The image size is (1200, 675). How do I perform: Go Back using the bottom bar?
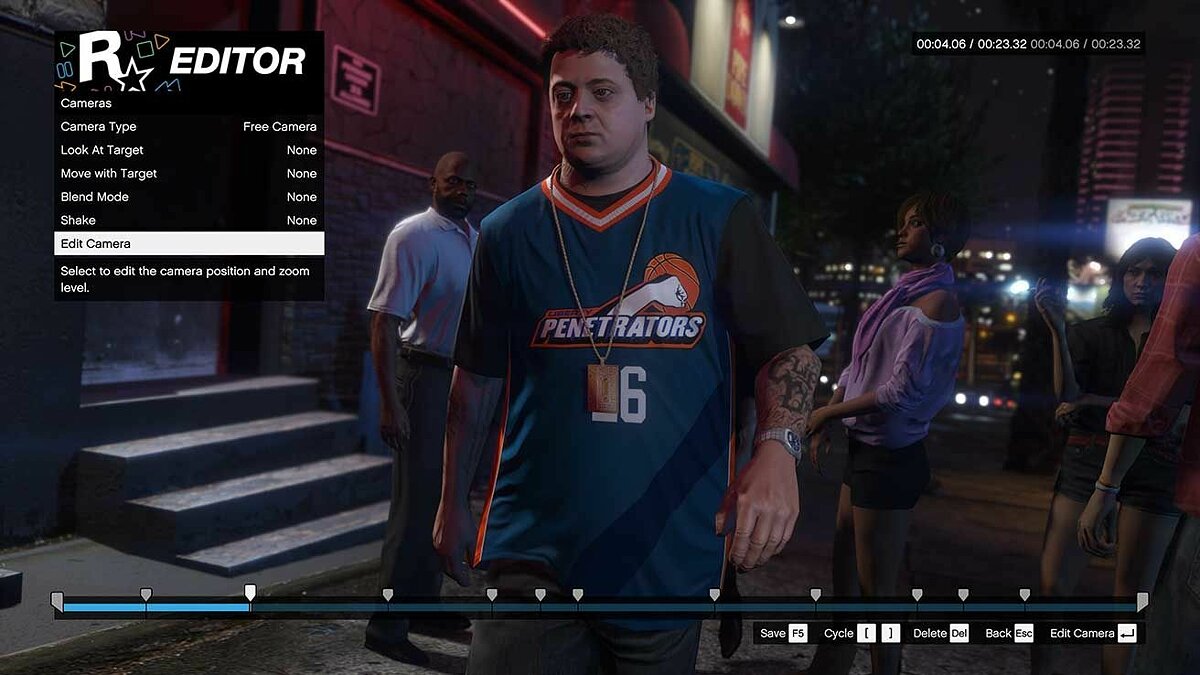click(1008, 633)
